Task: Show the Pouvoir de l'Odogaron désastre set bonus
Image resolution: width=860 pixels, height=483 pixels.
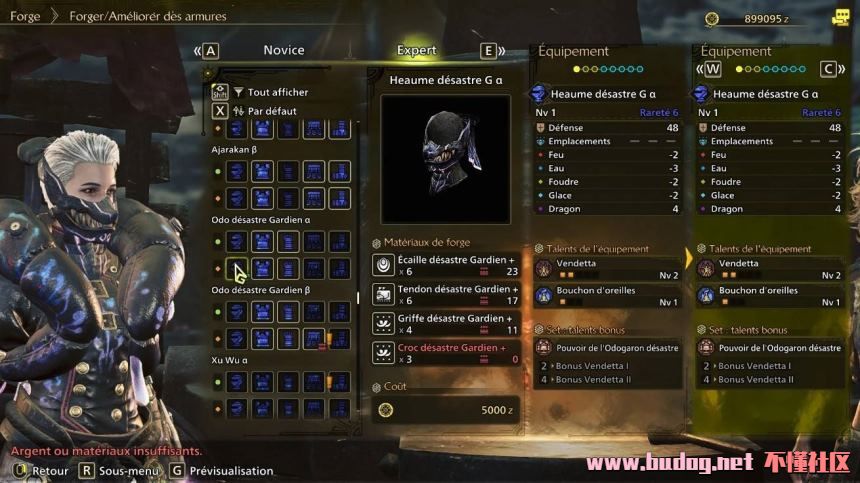Action: (x=606, y=348)
